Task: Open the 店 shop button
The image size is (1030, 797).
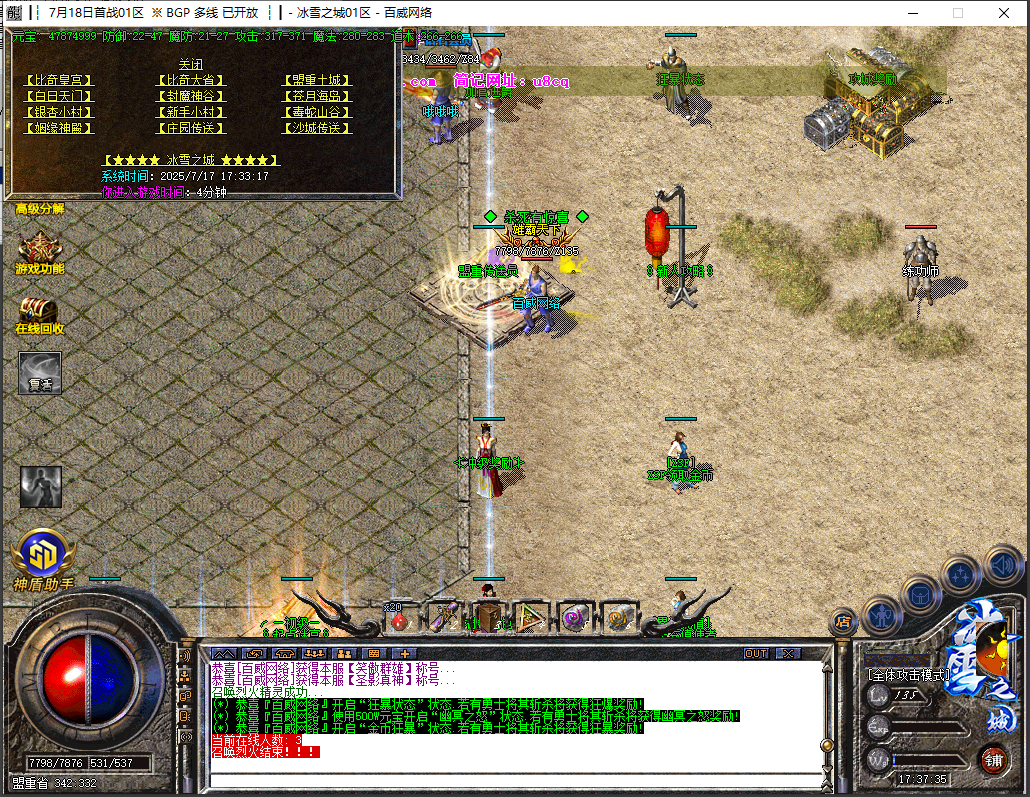Action: point(844,621)
